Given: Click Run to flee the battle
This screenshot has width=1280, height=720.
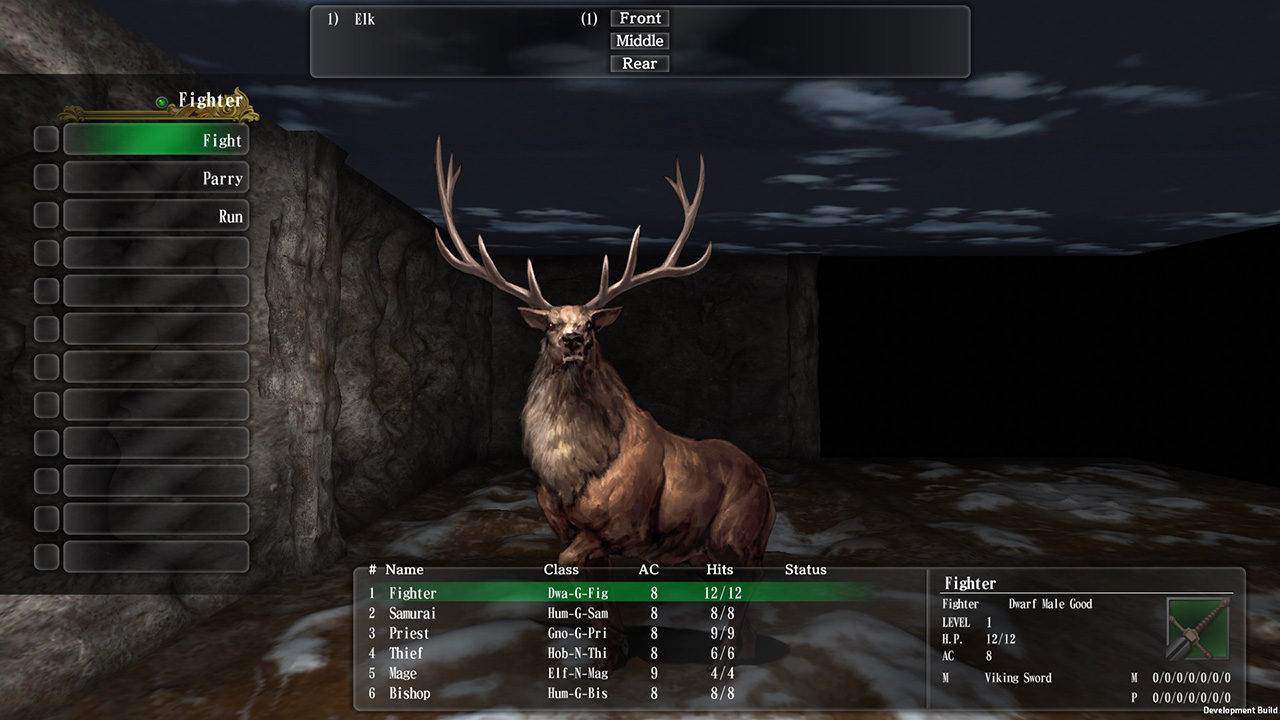Looking at the screenshot, I should [x=155, y=214].
